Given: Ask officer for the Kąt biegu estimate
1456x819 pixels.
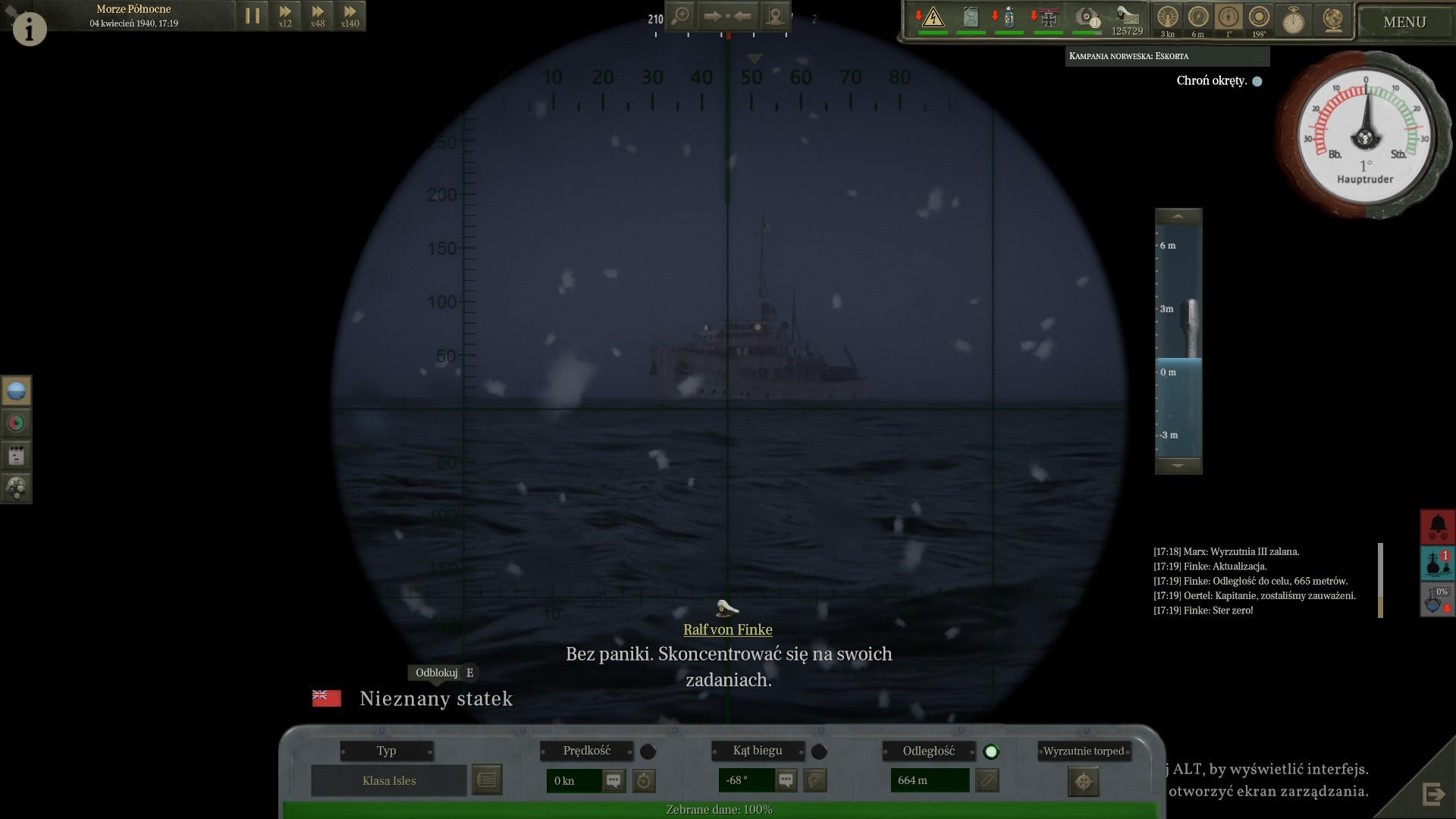Looking at the screenshot, I should point(786,780).
